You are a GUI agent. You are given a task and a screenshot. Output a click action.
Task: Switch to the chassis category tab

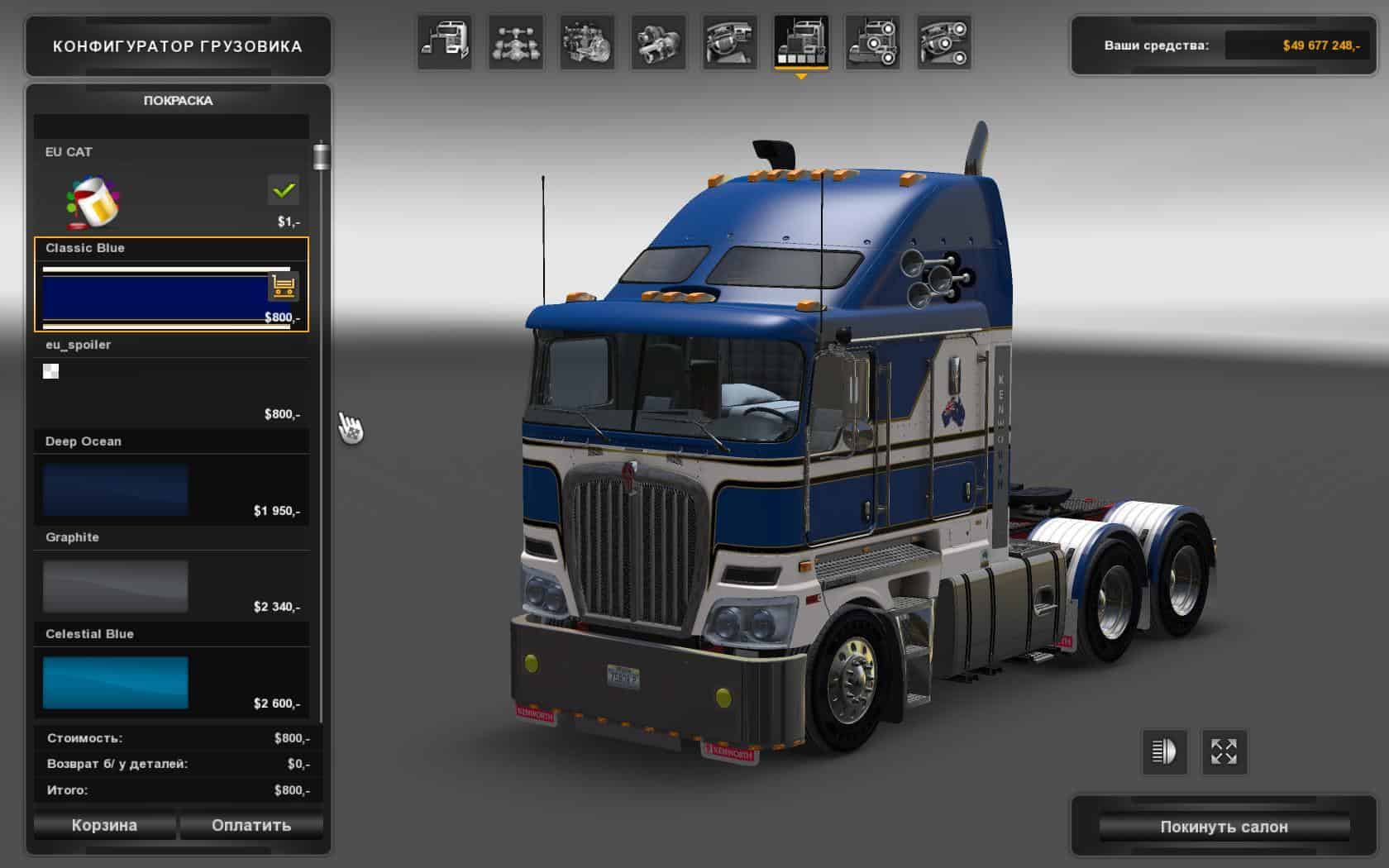tap(516, 42)
